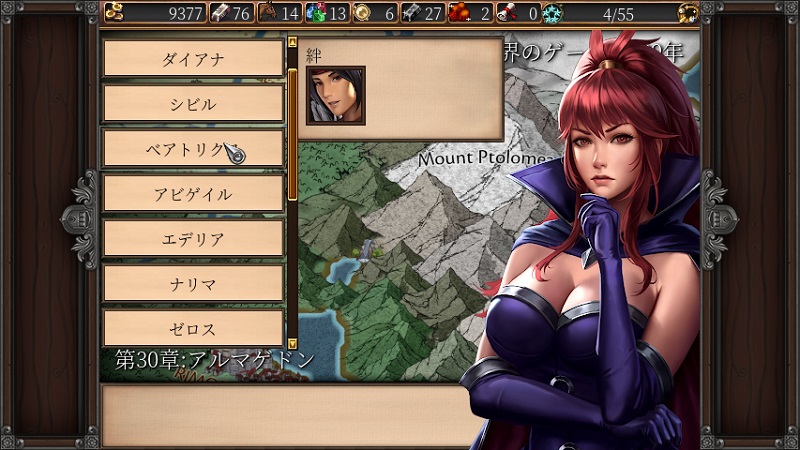Choose the シビル entry
This screenshot has width=800, height=450.
pos(193,104)
